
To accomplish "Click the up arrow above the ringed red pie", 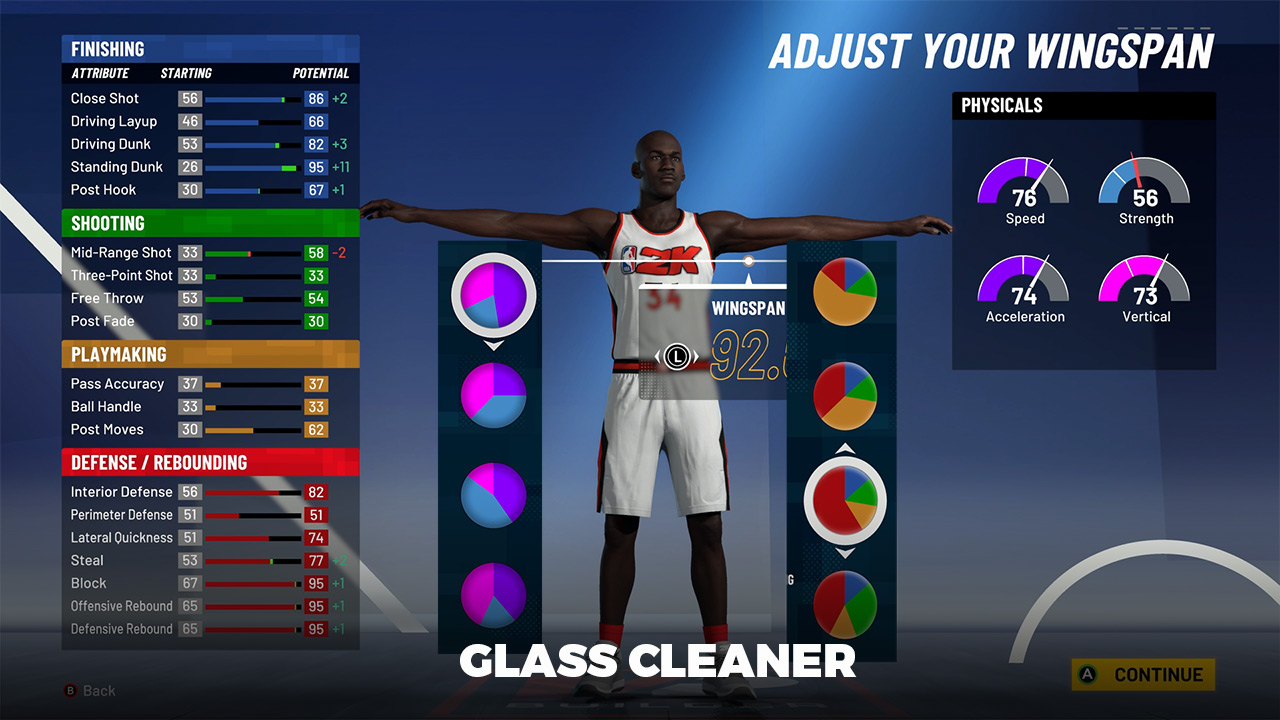I will tap(845, 448).
